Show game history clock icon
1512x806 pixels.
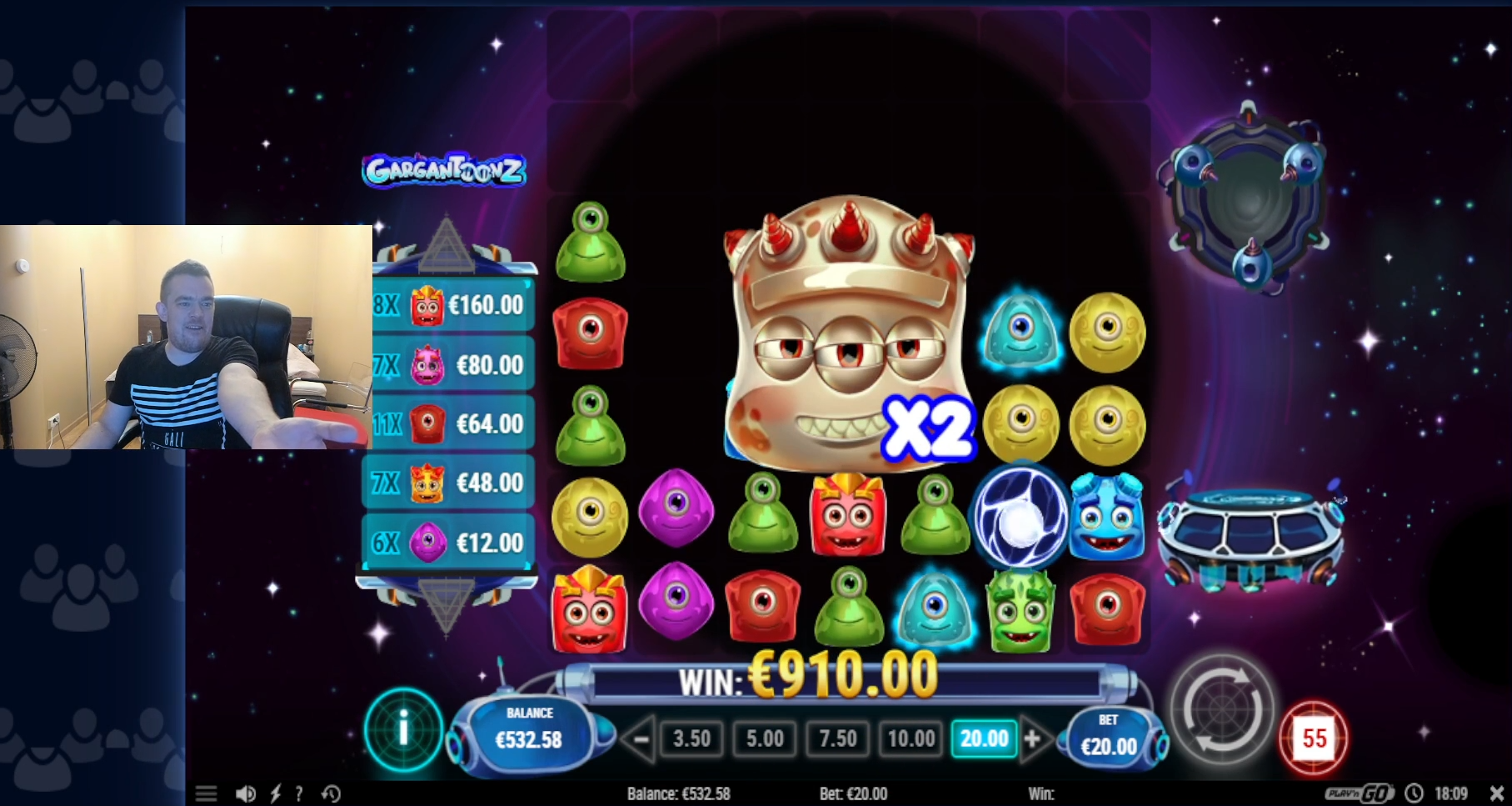click(x=332, y=794)
